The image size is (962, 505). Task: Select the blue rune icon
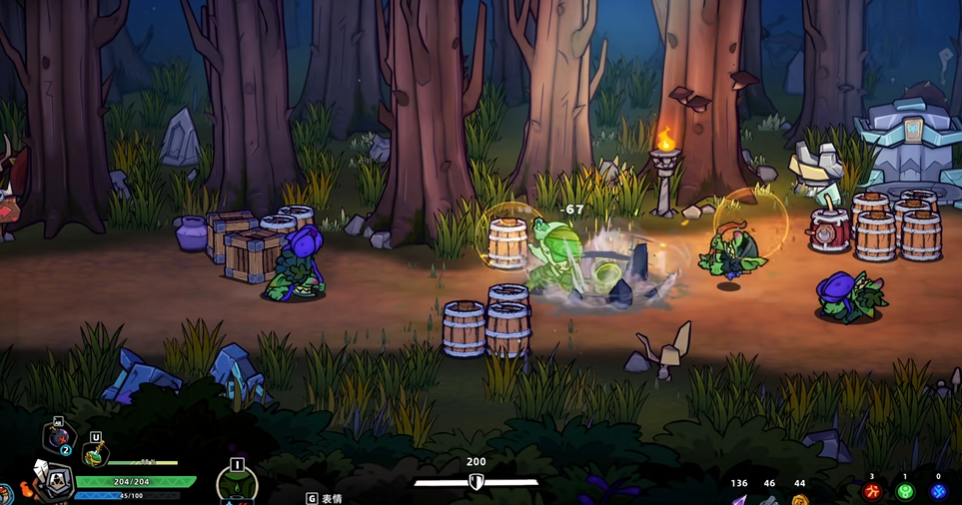[x=938, y=492]
